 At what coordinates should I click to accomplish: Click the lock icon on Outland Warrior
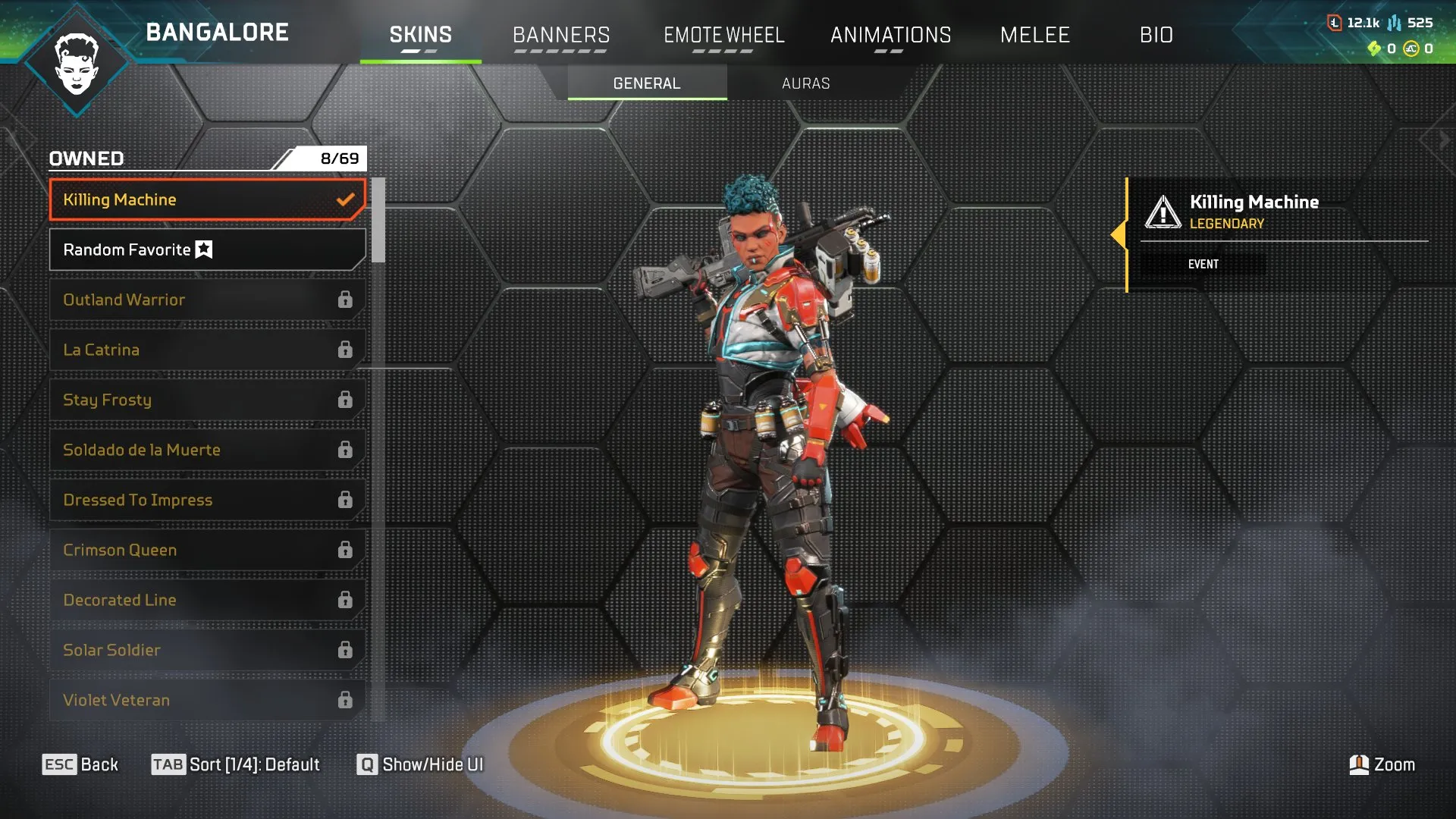(x=346, y=300)
